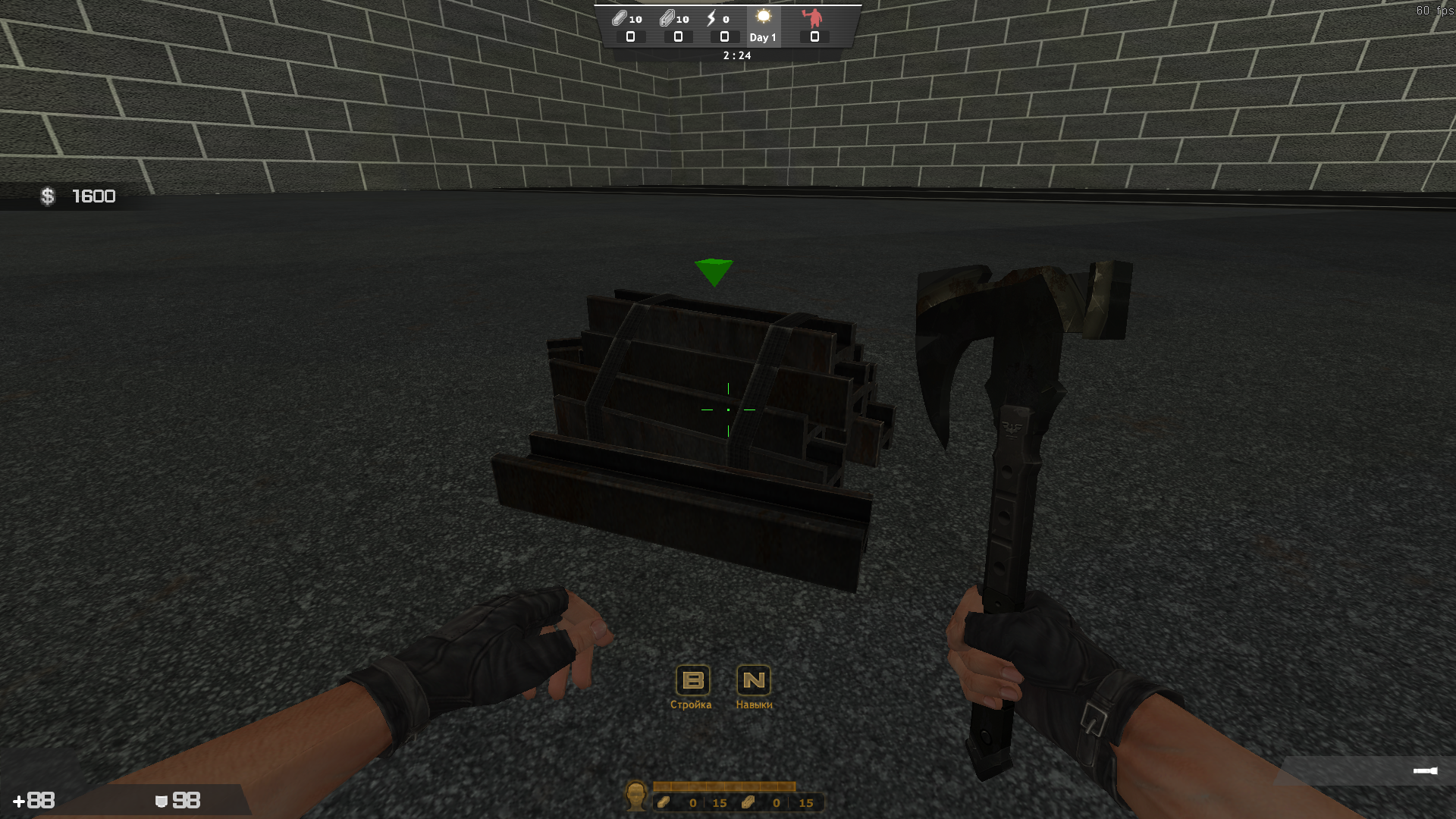Image resolution: width=1456 pixels, height=819 pixels.
Task: Click the armor shield icon near 98
Action: (160, 800)
